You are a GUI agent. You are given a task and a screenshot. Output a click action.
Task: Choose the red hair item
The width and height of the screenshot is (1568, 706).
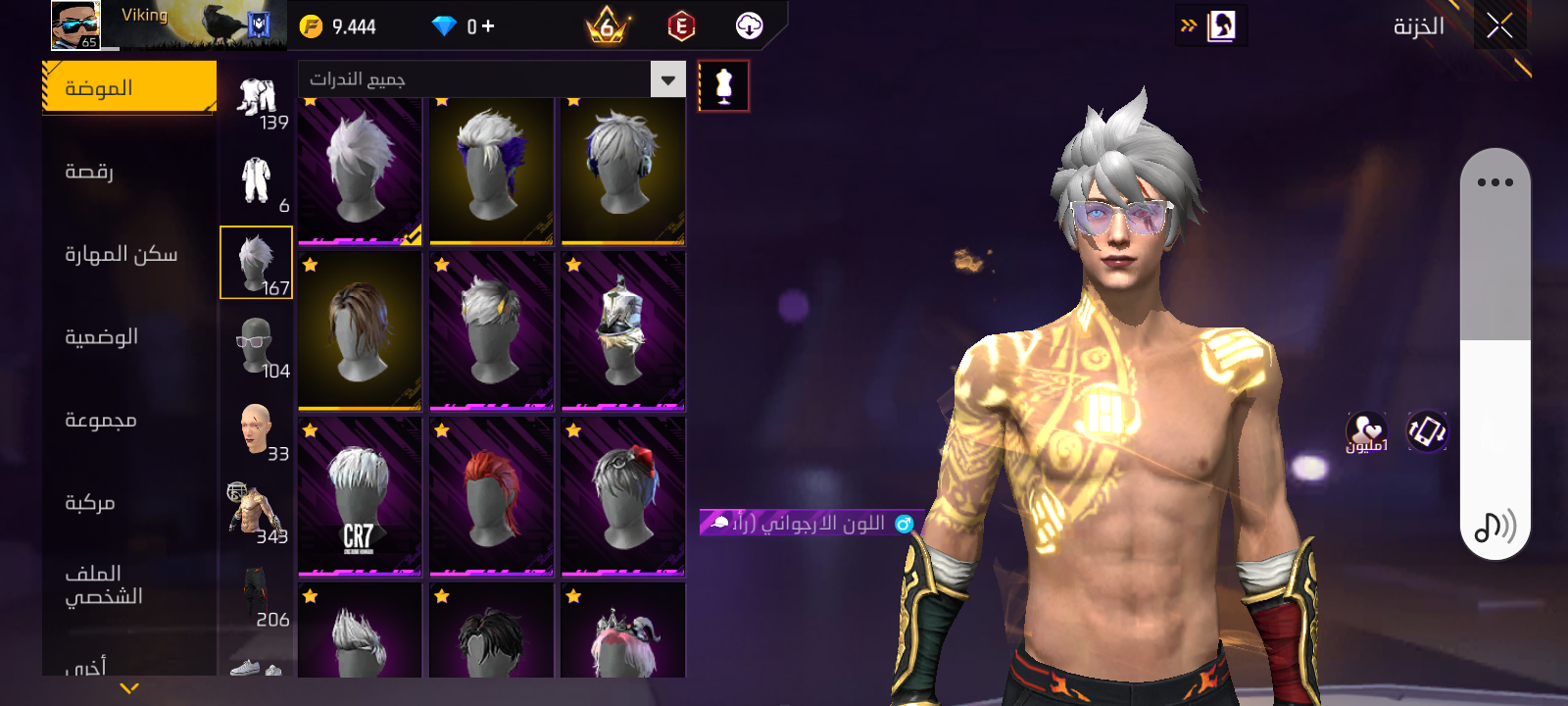(x=491, y=495)
